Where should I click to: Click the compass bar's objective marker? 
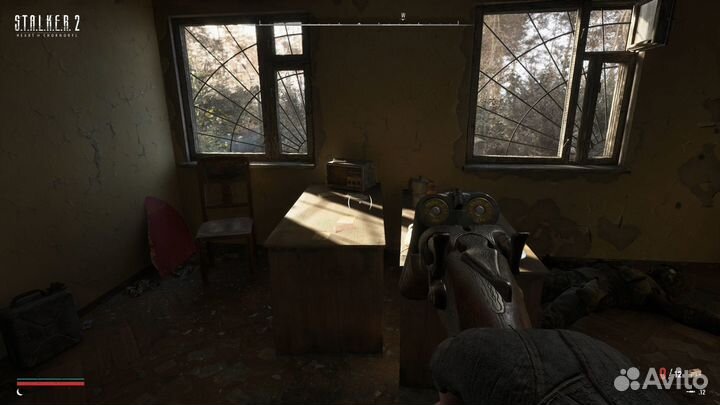click(402, 16)
